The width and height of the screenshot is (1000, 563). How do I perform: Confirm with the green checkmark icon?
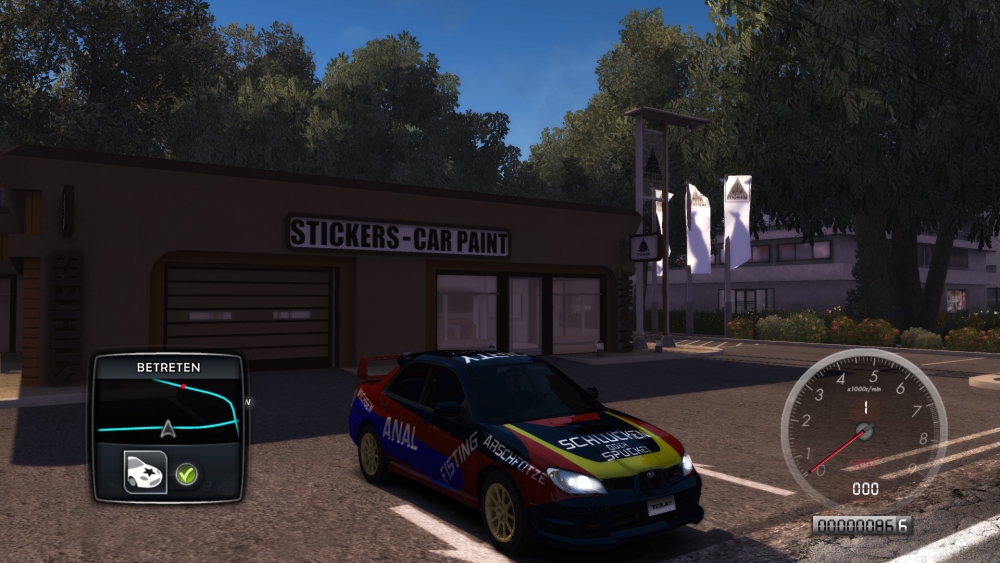(186, 473)
